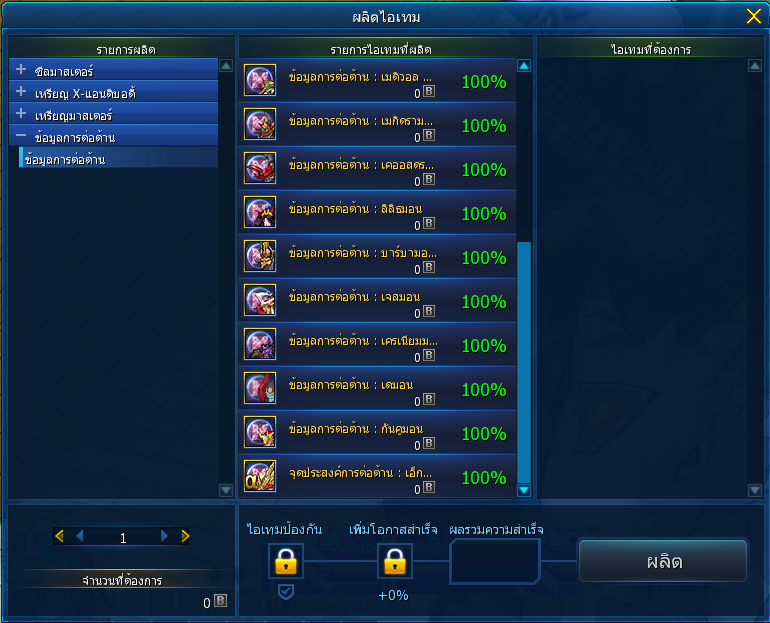This screenshot has height=623, width=770.
Task: Set craft quantity to maximum
Action: [185, 537]
